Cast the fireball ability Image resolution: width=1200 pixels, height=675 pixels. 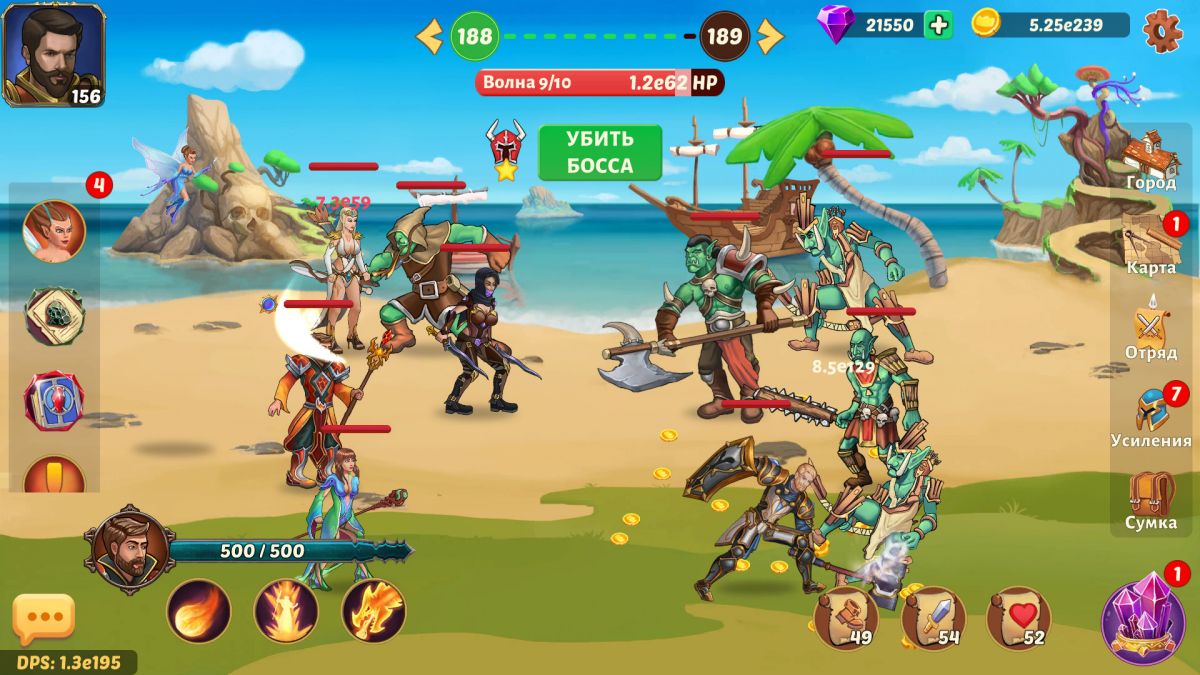198,611
